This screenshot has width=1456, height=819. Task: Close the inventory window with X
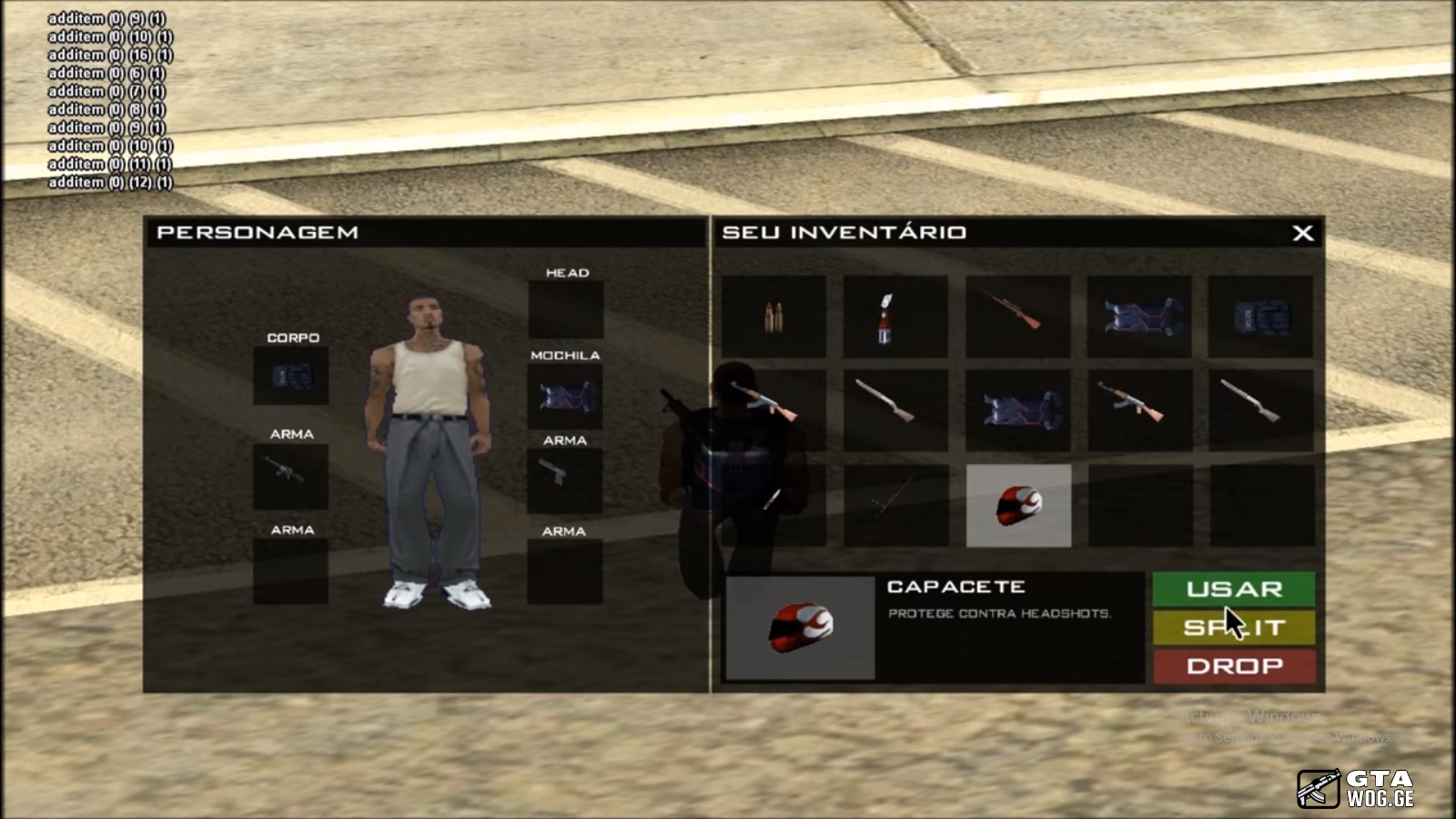point(1302,233)
